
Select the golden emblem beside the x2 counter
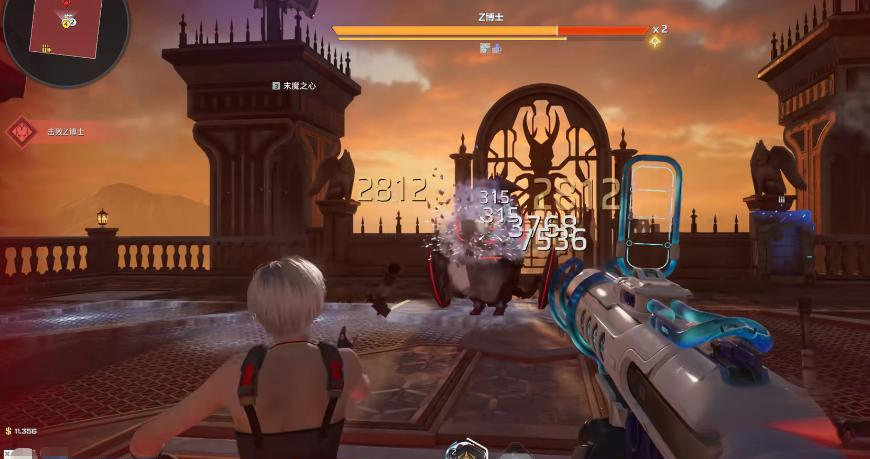(655, 41)
